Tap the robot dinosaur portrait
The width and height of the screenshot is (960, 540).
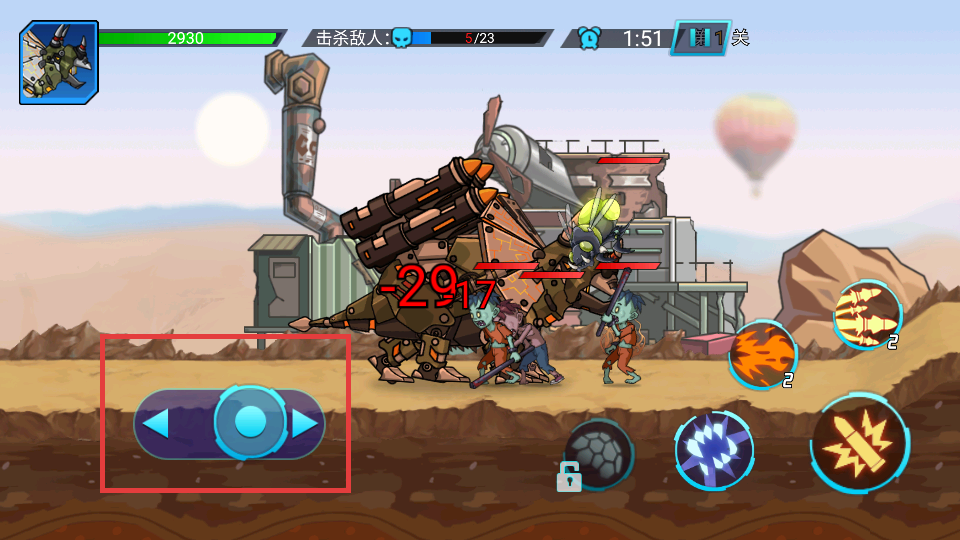pyautogui.click(x=59, y=63)
